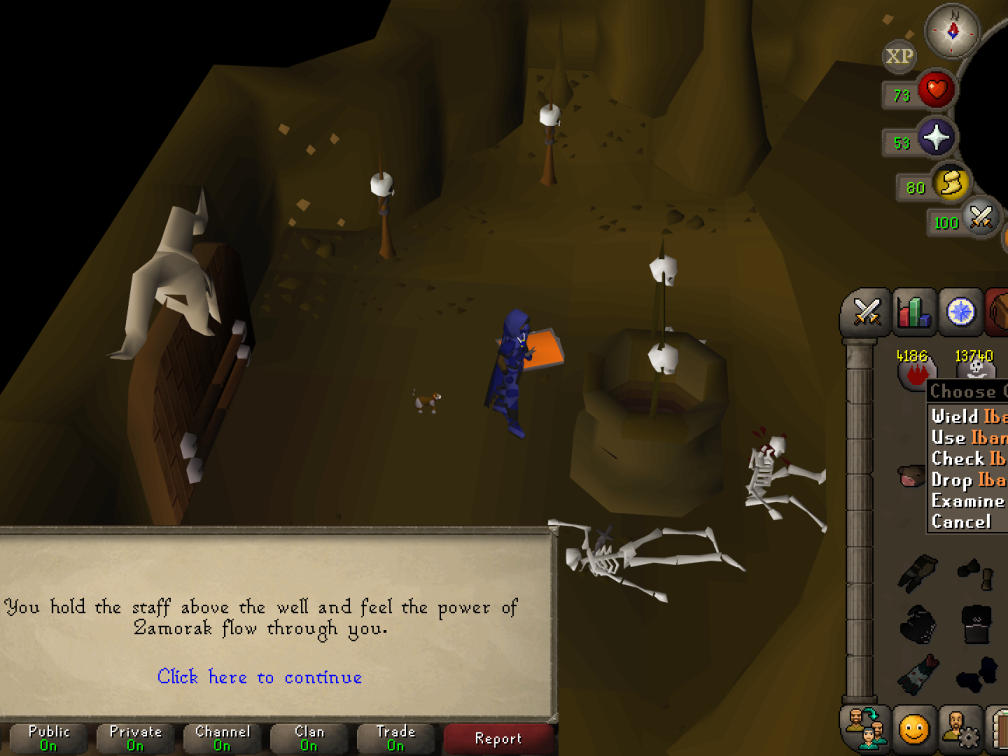Toggle the Private chat filter
The image size is (1008, 756).
coord(135,739)
